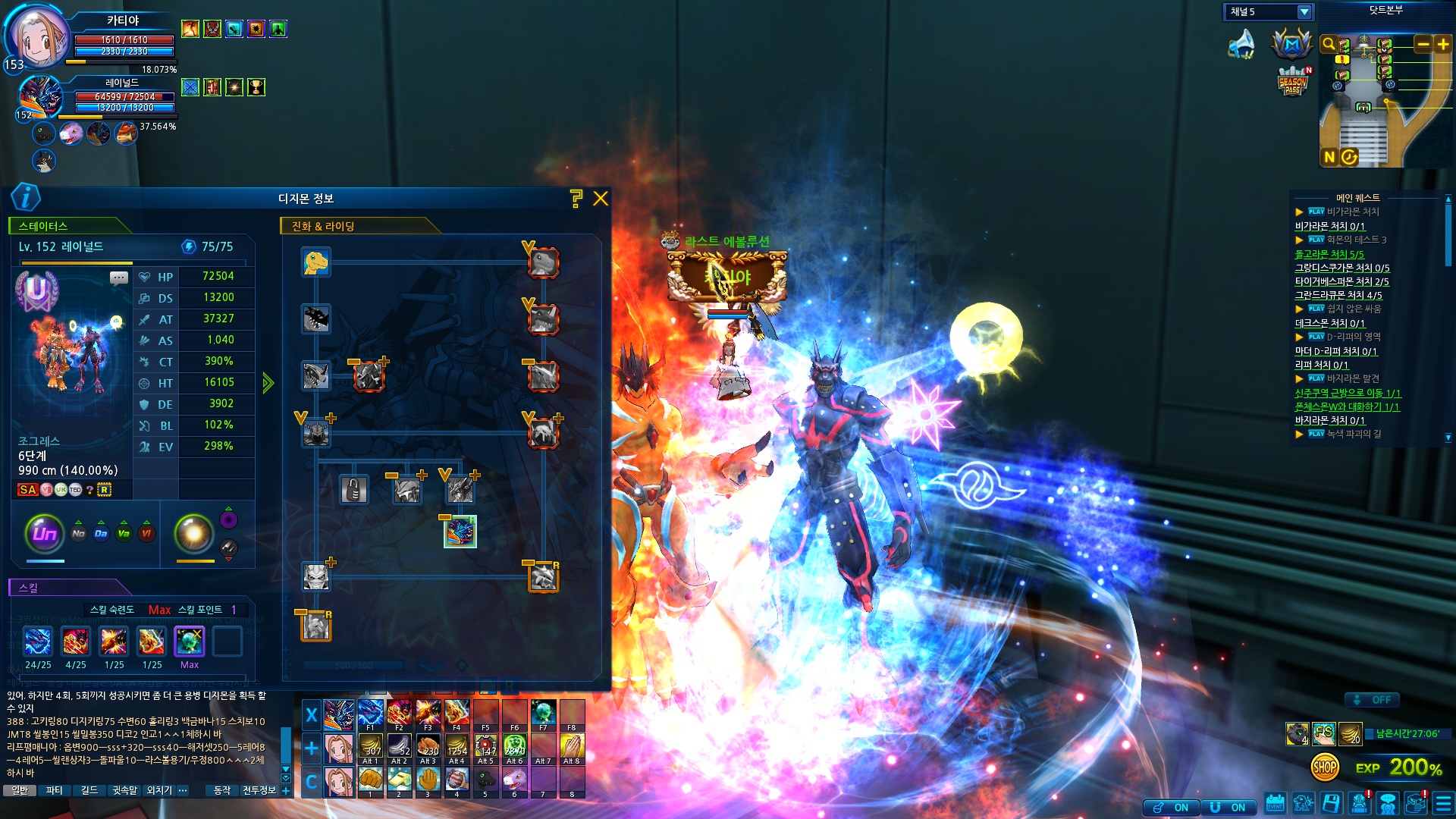Screen dimensions: 1456x819
Task: Open the hamburger main menu icon
Action: (x=1443, y=803)
